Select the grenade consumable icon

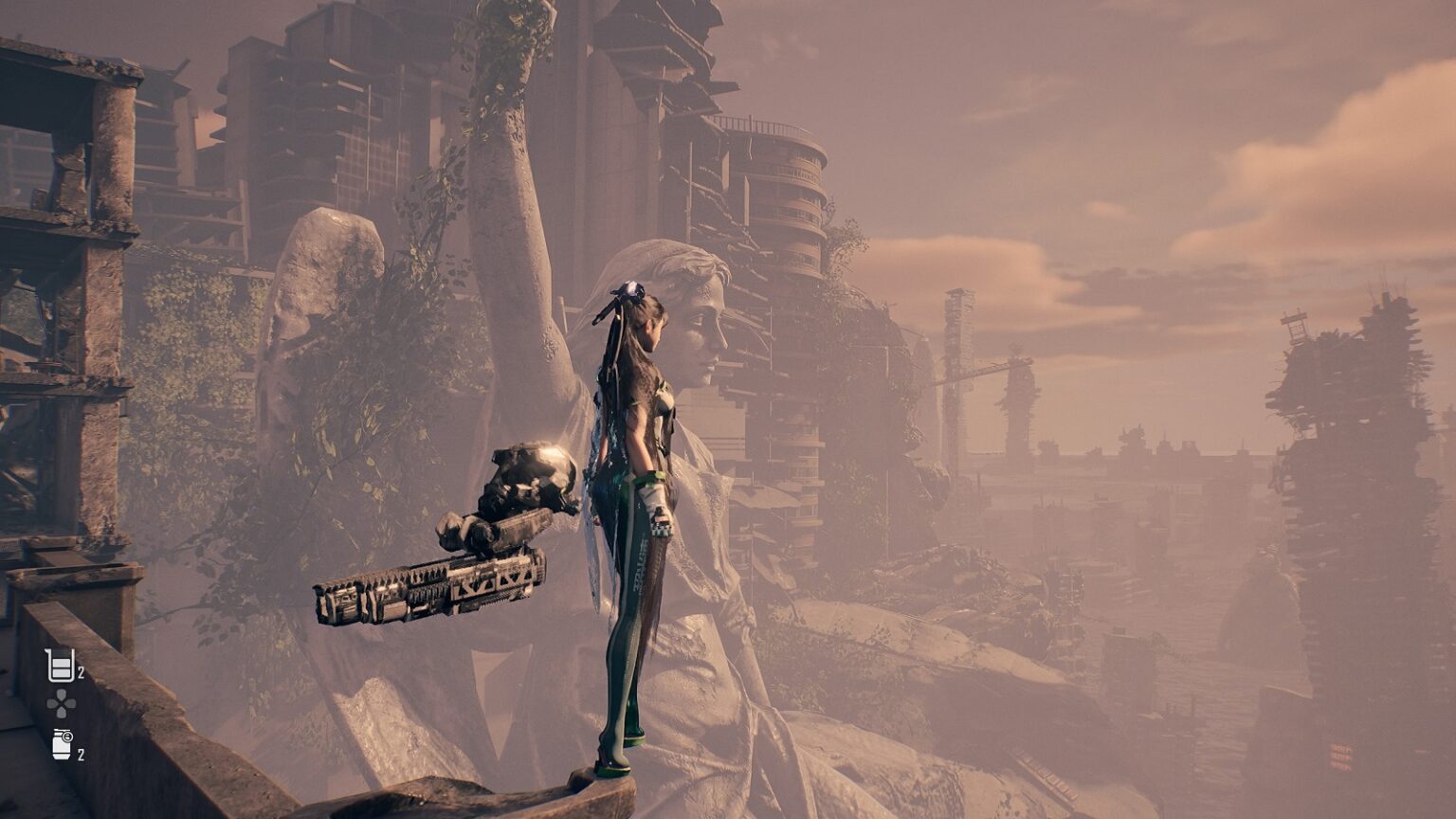pos(61,745)
